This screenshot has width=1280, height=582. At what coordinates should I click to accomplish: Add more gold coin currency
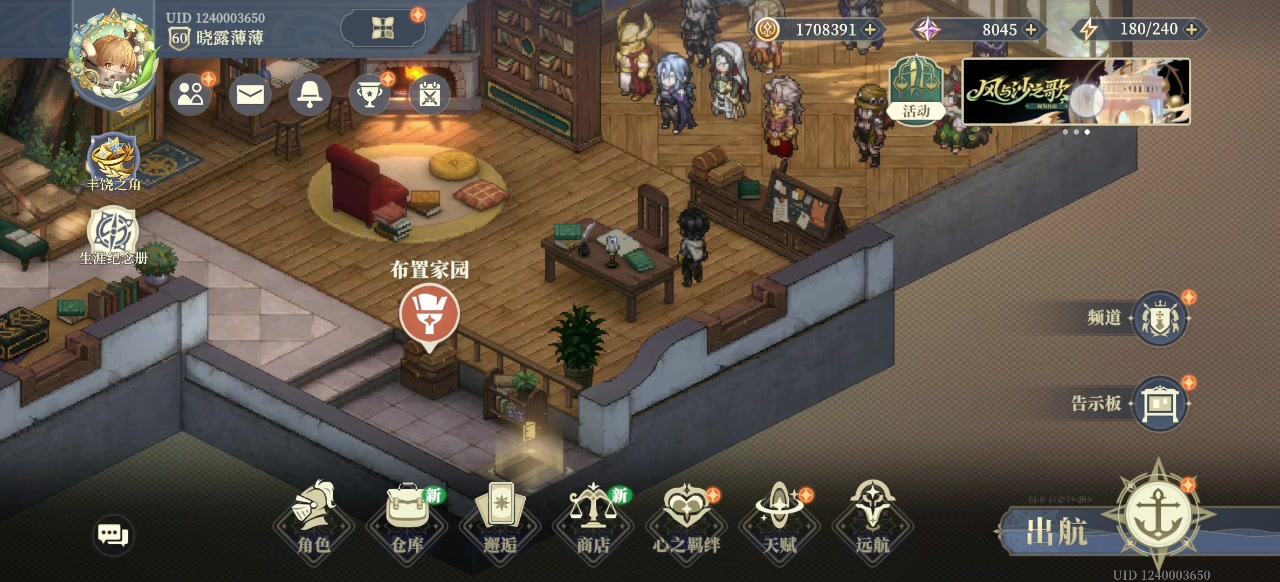pyautogui.click(x=870, y=30)
